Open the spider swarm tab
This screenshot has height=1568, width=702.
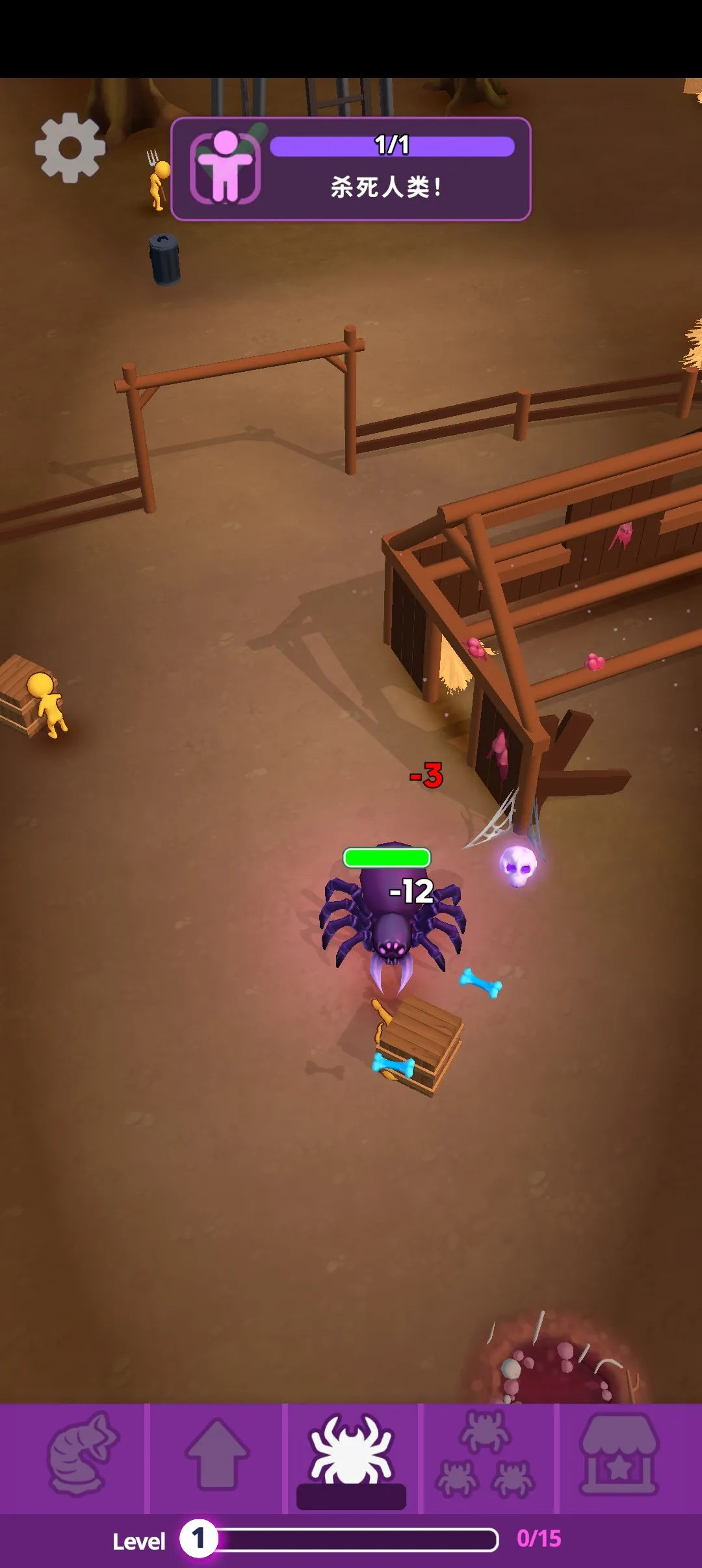486,1455
